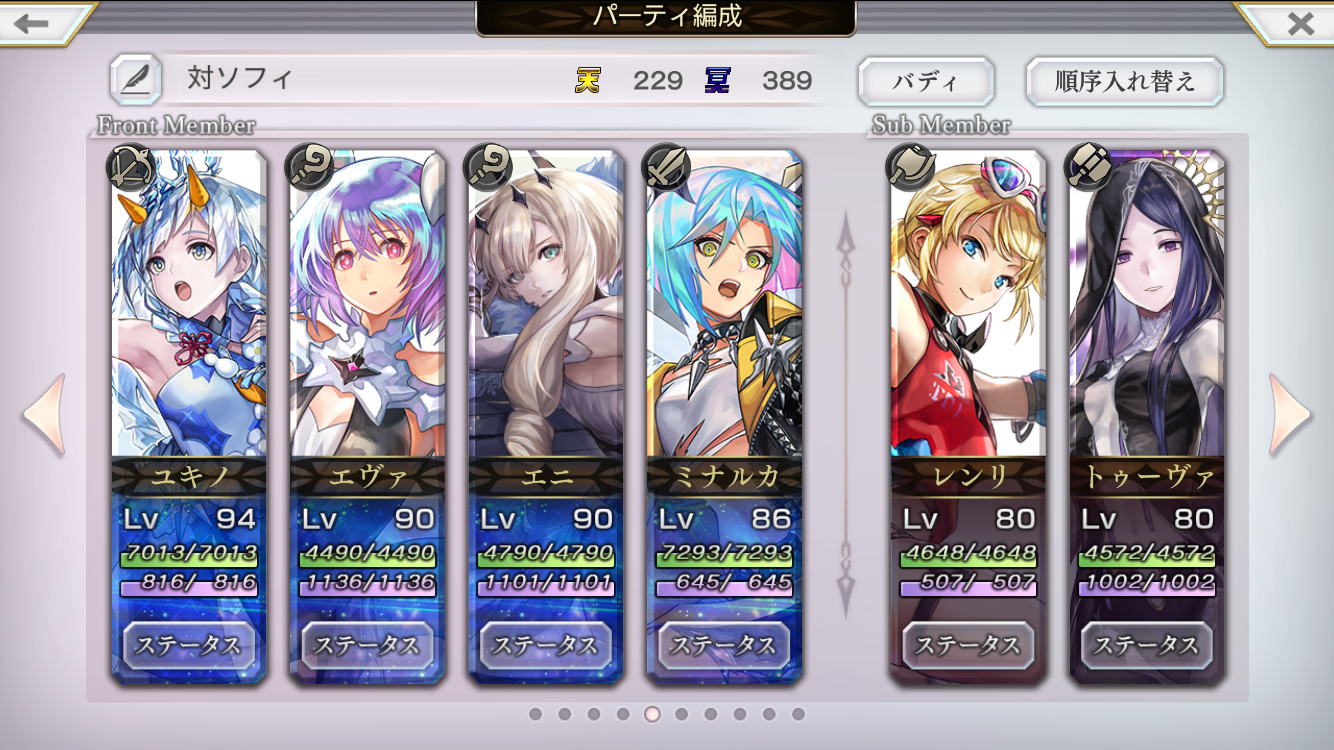The width and height of the screenshot is (1334, 750).
Task: Open レンリ's ステータス status
Action: pos(968,645)
